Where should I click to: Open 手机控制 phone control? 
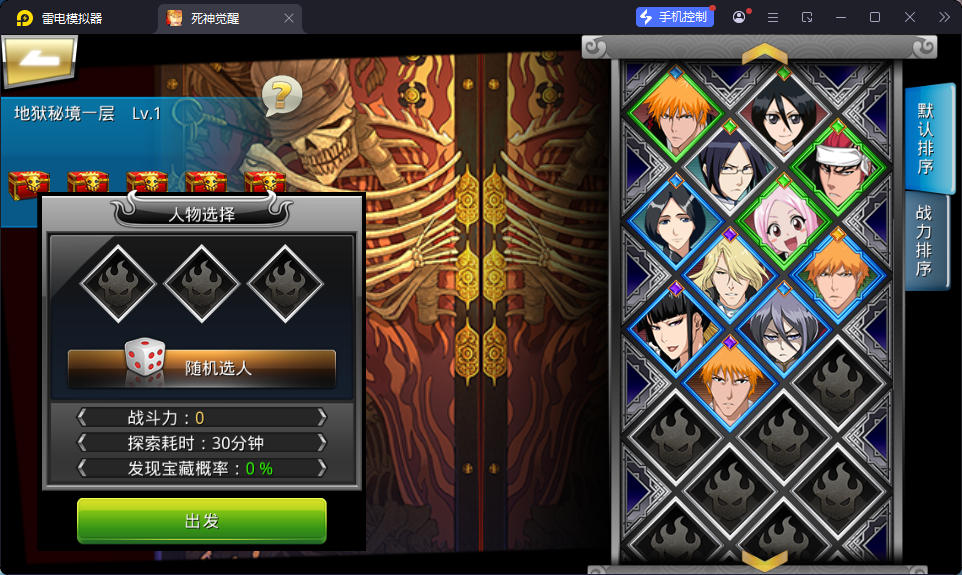[x=675, y=17]
